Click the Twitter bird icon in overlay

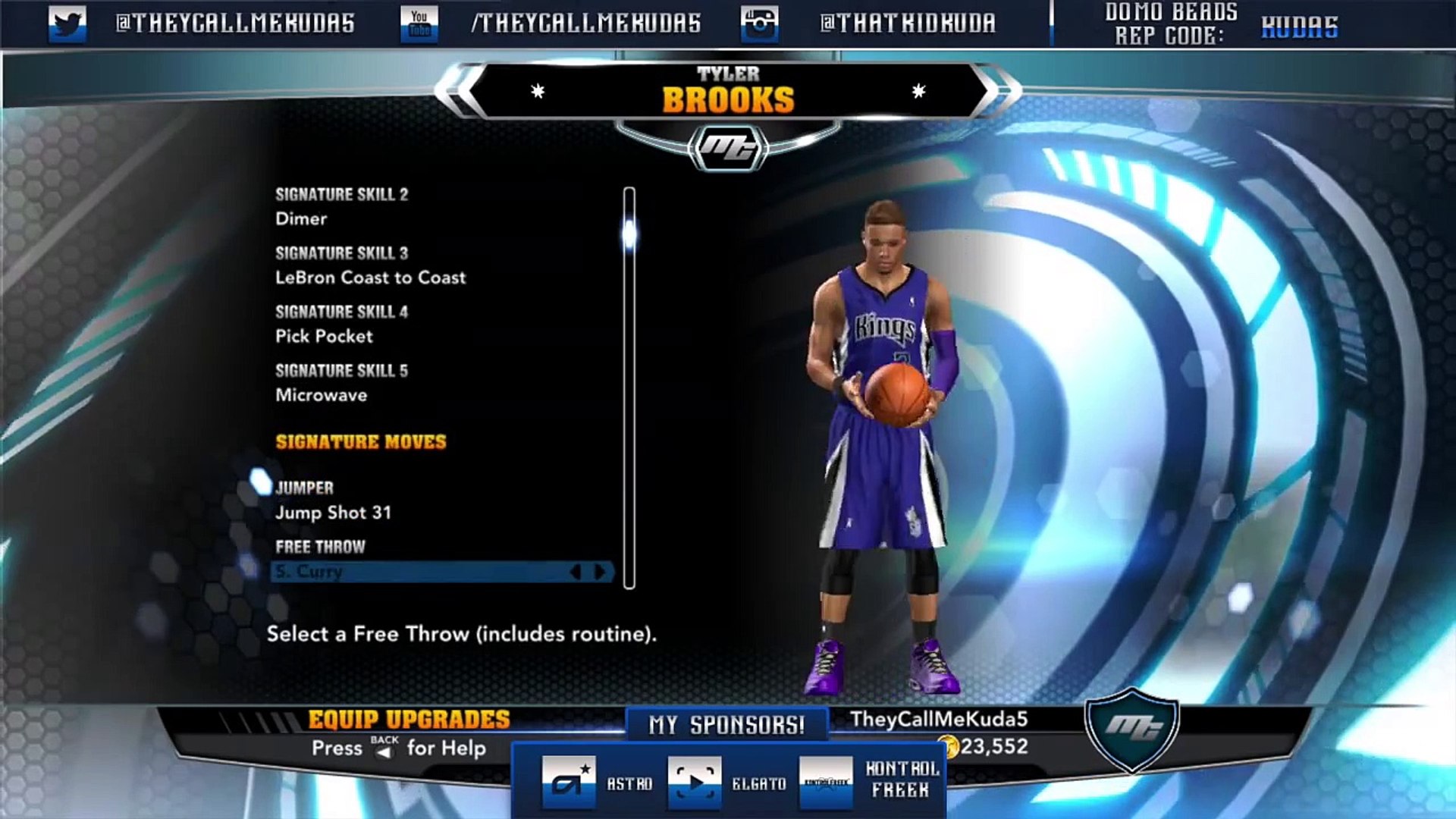(x=67, y=24)
